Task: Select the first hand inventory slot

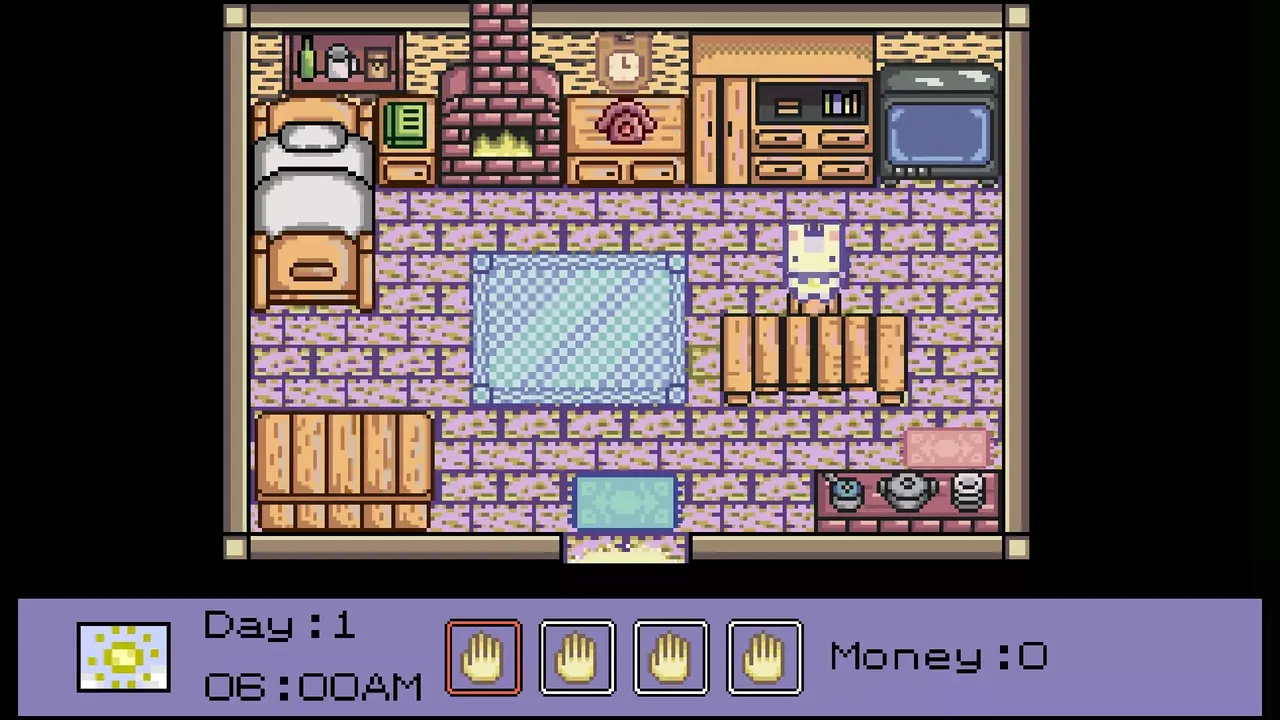Action: pyautogui.click(x=484, y=655)
